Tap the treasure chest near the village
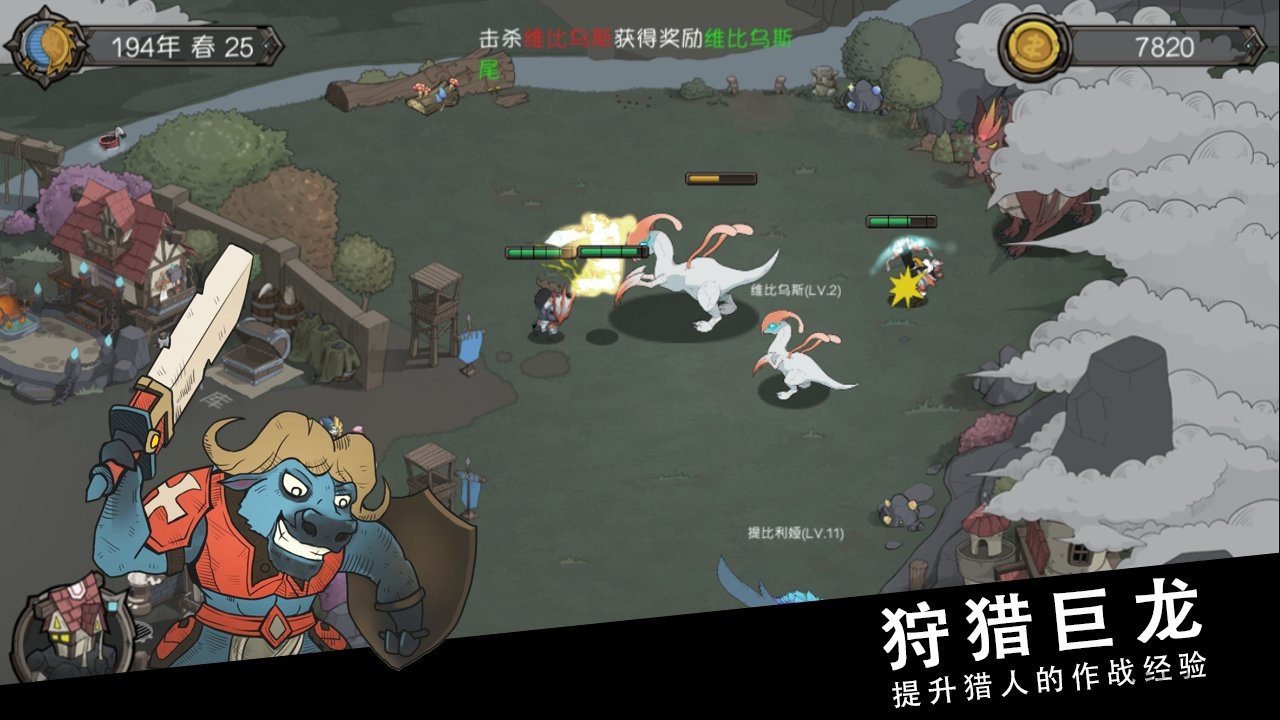Viewport: 1280px width, 720px height. coord(253,360)
